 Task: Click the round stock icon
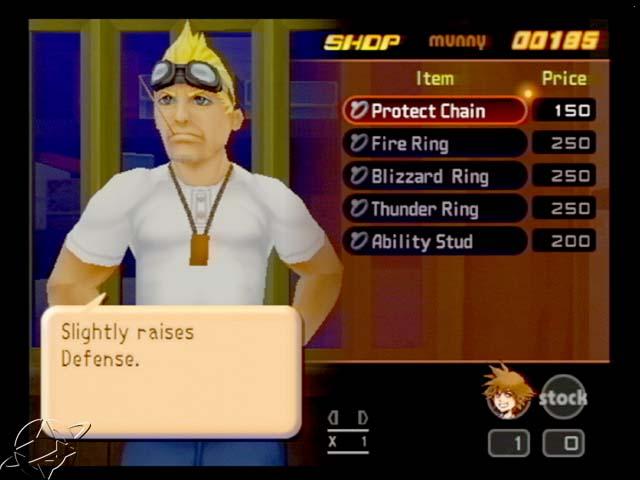click(564, 397)
